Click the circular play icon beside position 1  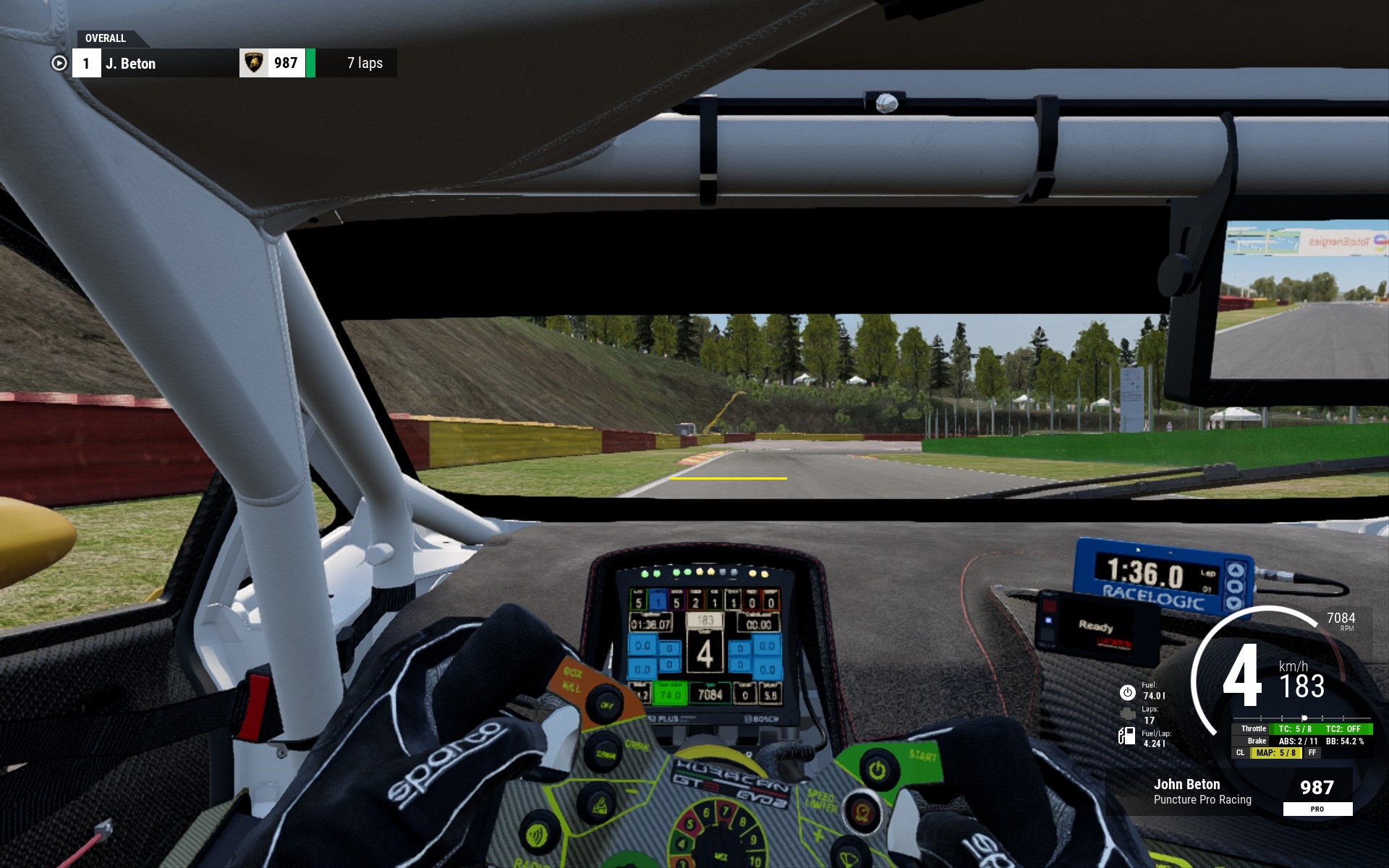[x=59, y=64]
